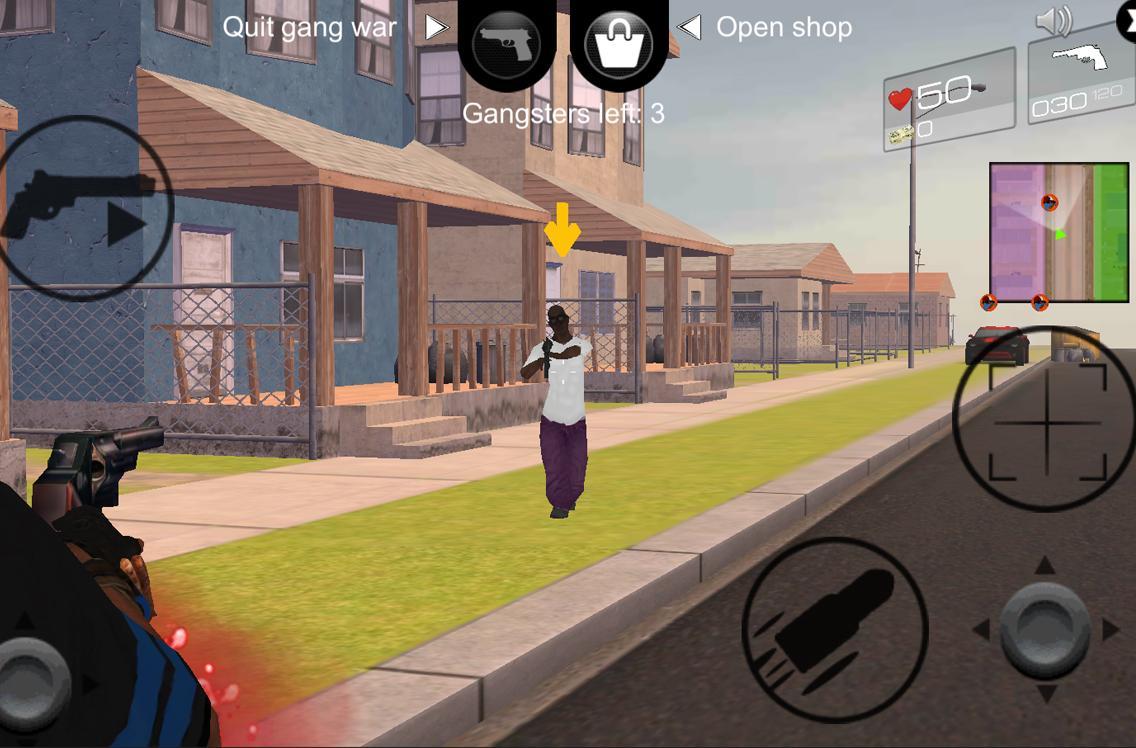1136x748 pixels.
Task: Quit the gang war with the pistol button
Action: pos(506,44)
